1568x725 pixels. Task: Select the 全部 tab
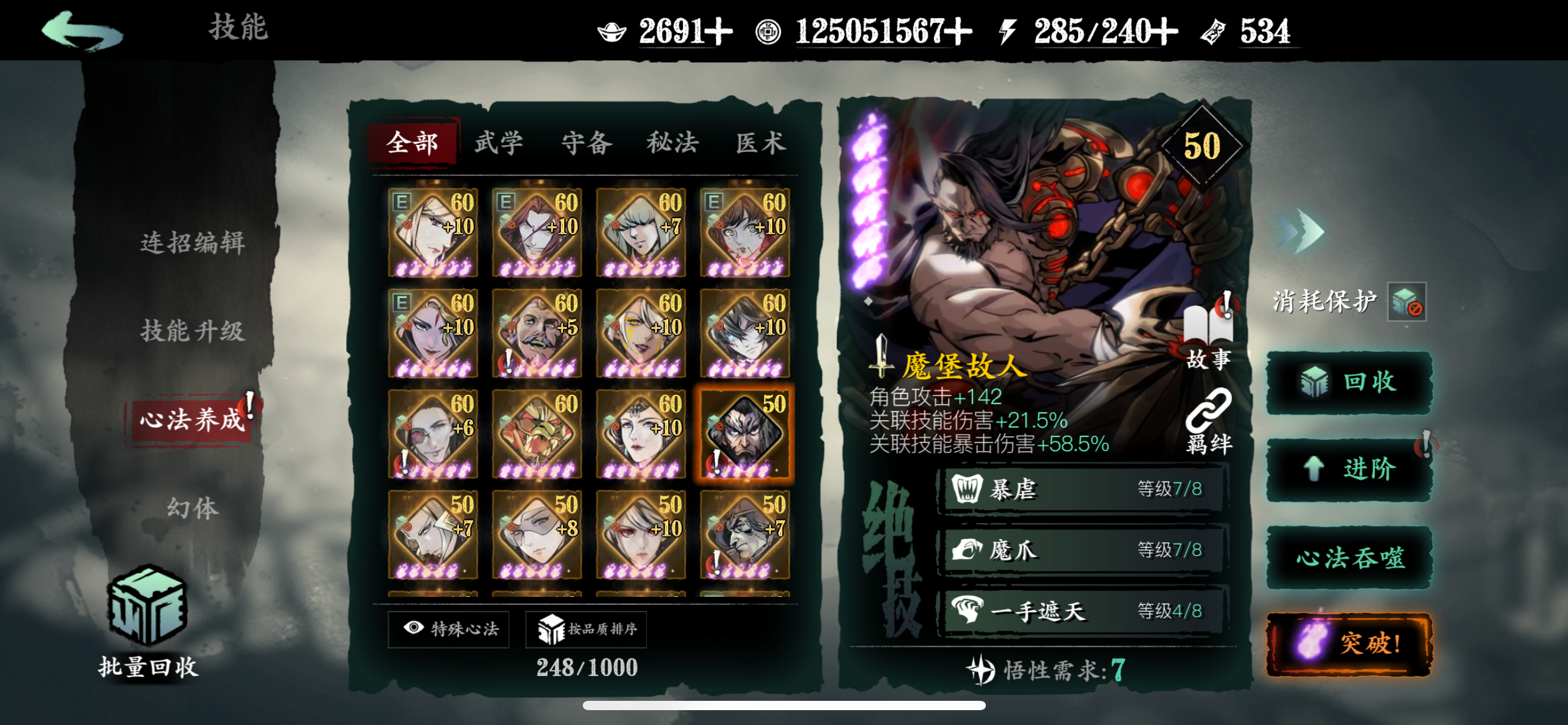(x=412, y=143)
